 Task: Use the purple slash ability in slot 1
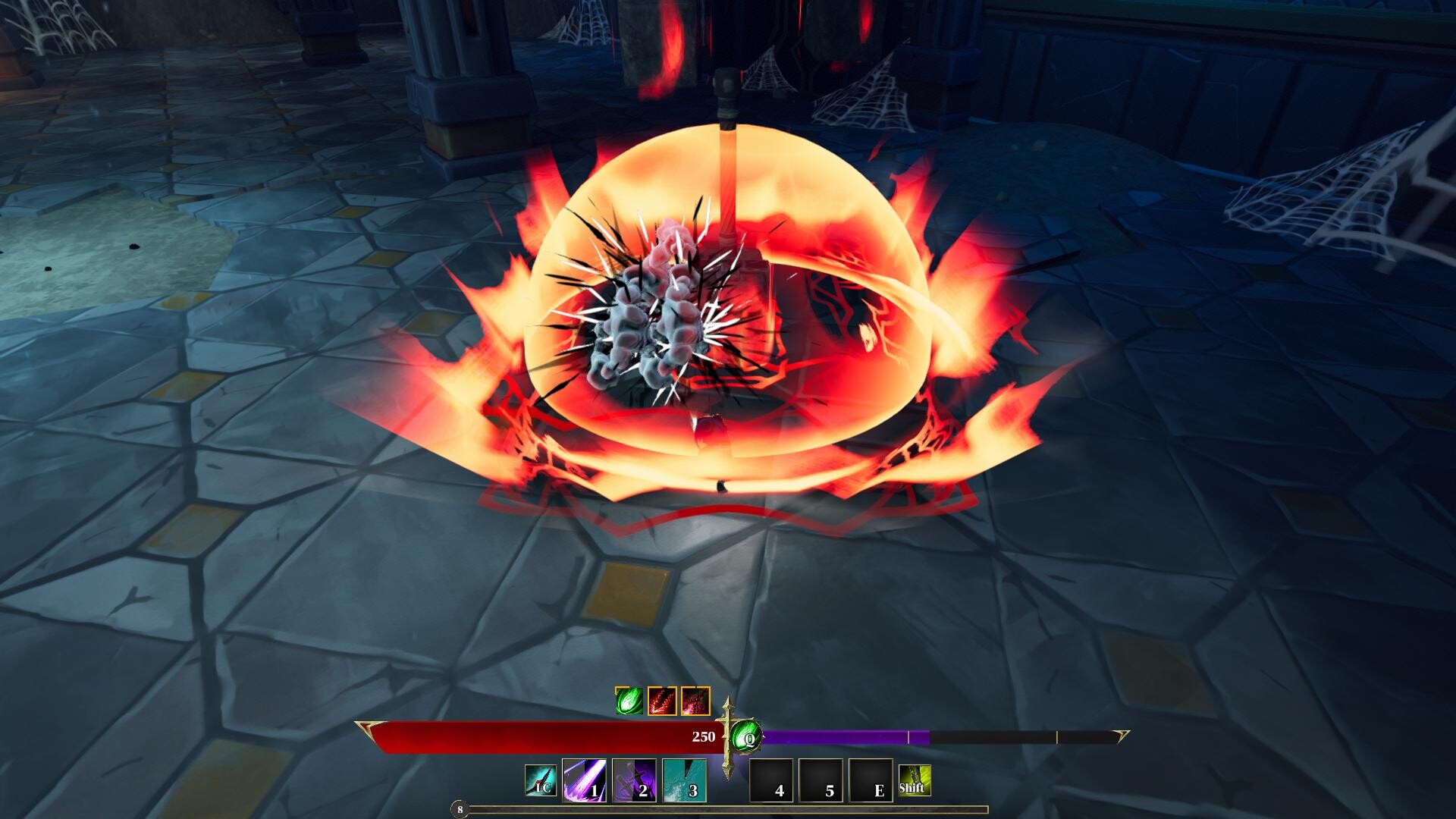coord(584,780)
